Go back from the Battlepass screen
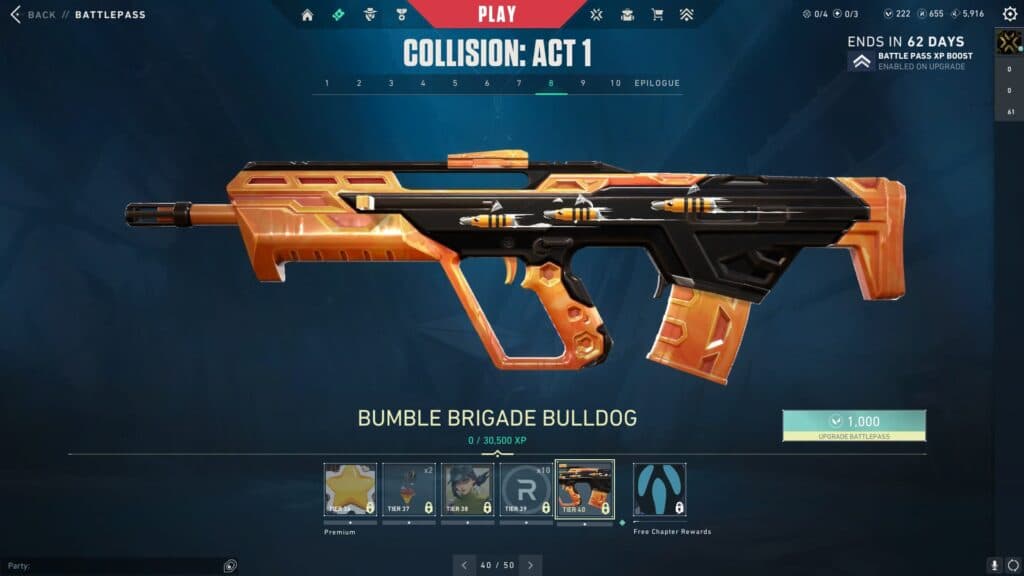This screenshot has height=576, width=1024. pyautogui.click(x=33, y=15)
